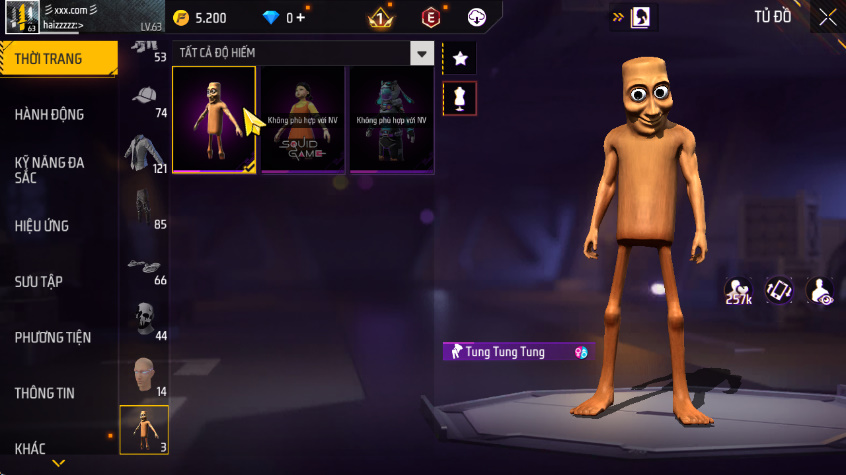Click the heart icon showing 257k likes

tap(738, 290)
